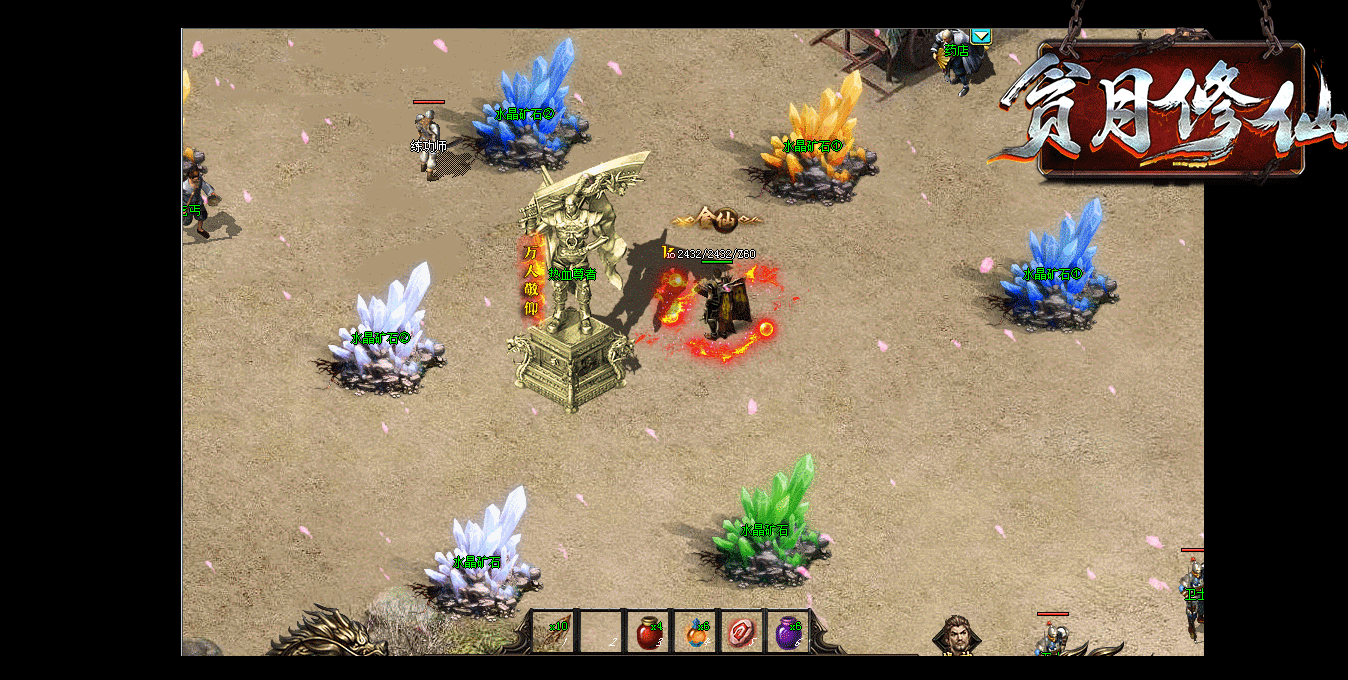
Task: Use the red potion in the quick bar
Action: pyautogui.click(x=649, y=632)
